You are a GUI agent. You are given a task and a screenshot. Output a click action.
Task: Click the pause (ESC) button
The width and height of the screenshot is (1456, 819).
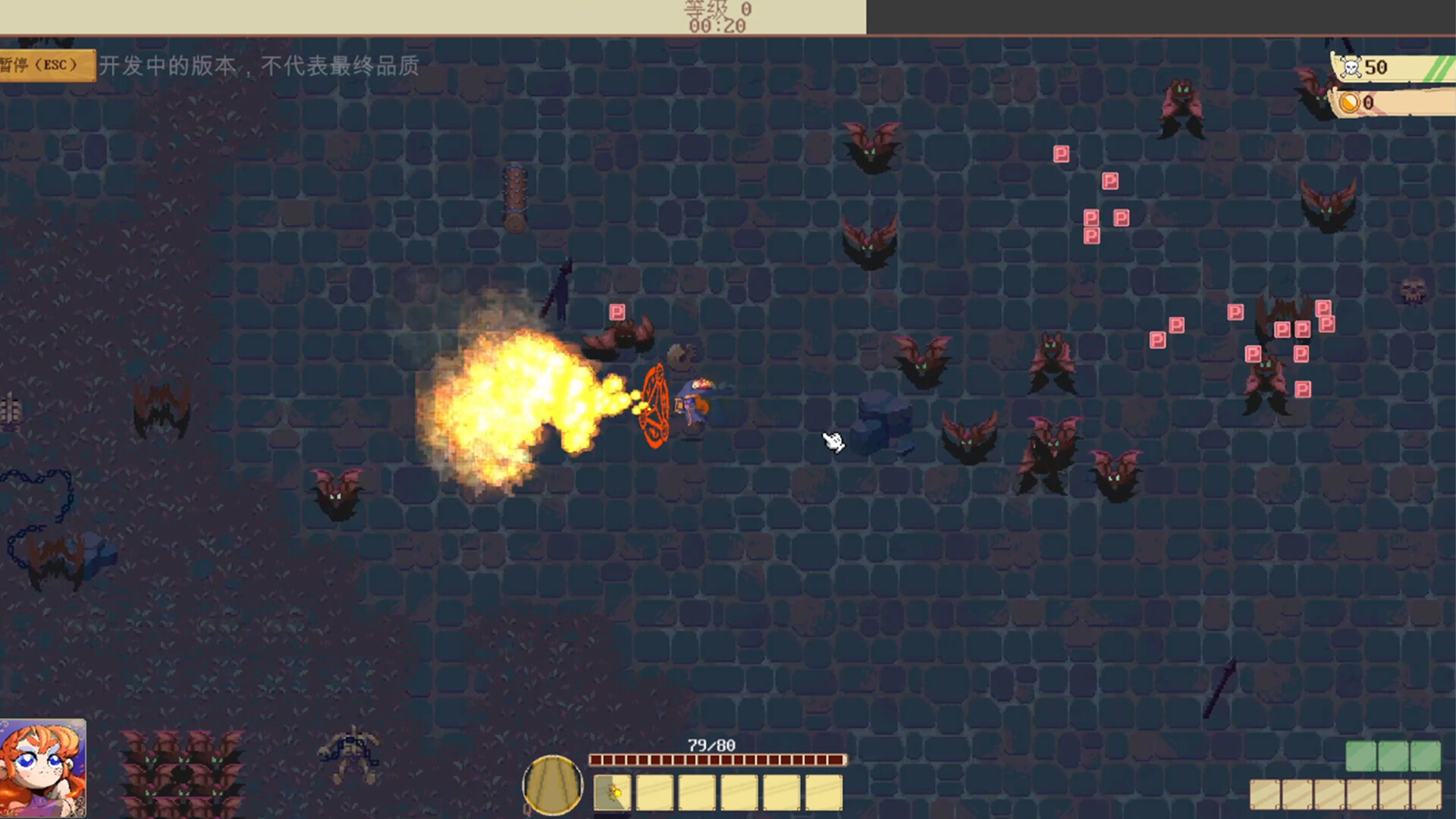pos(45,65)
